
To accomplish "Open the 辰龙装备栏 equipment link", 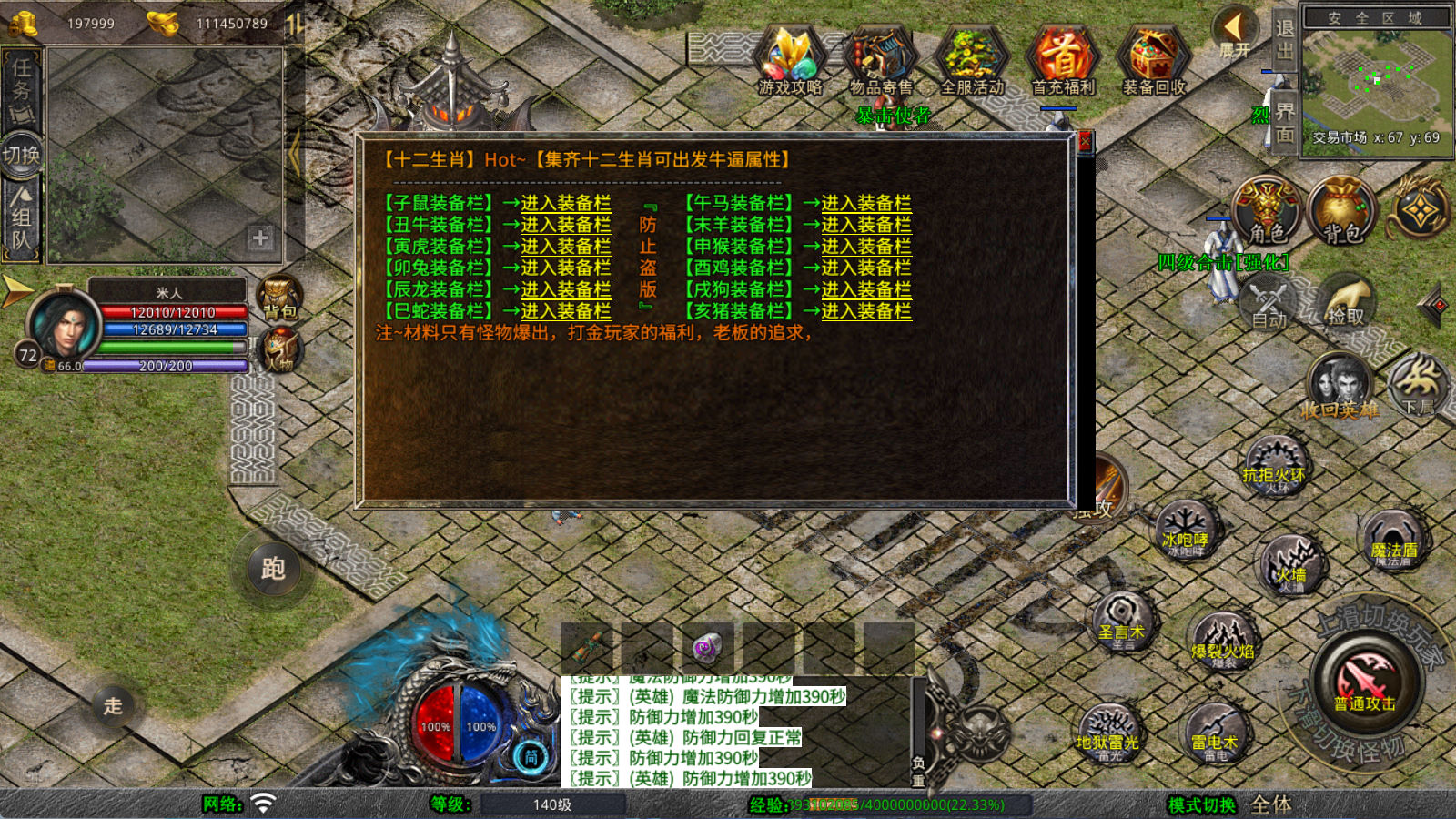I will [x=565, y=289].
